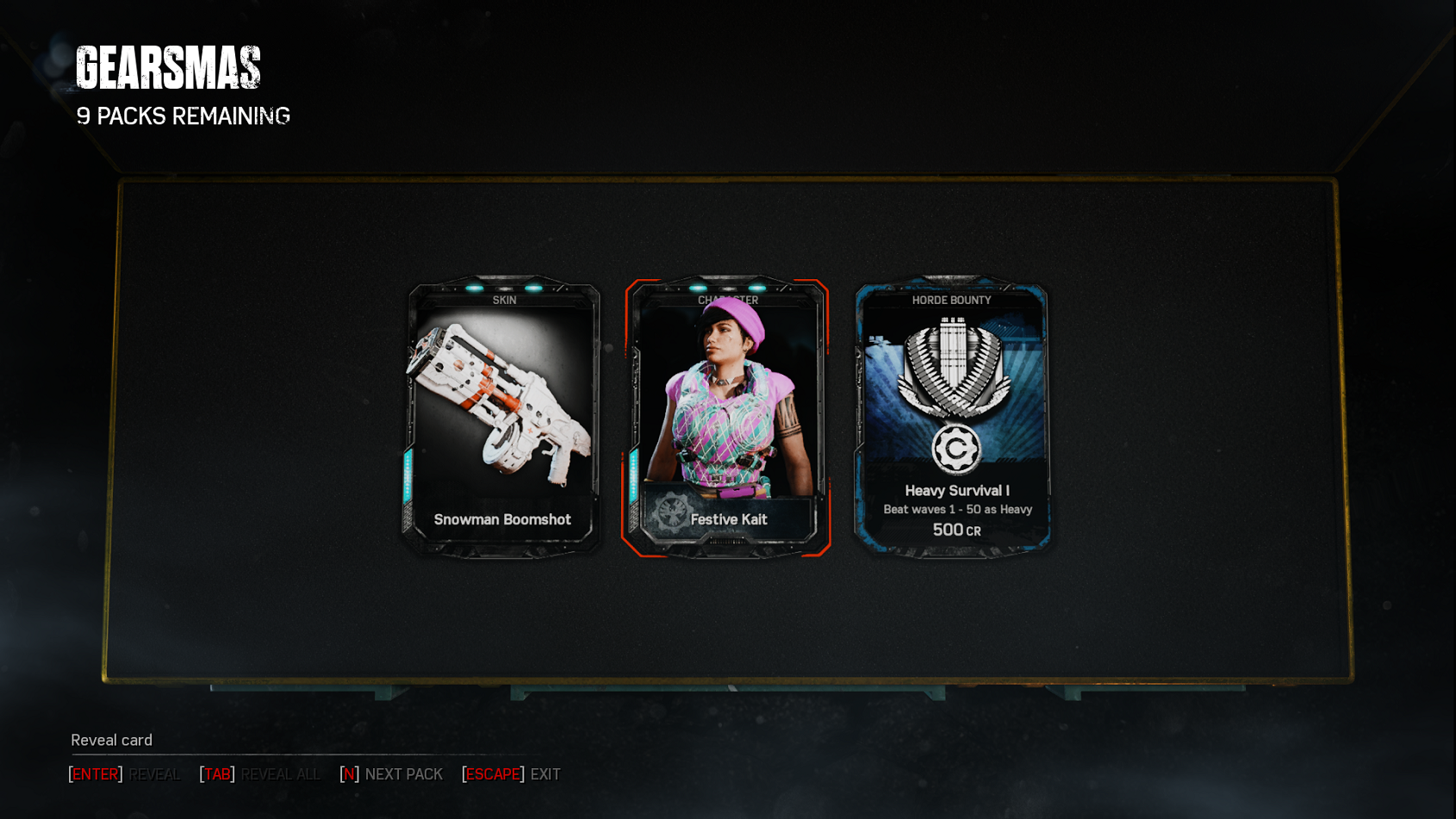Choose Reveal All cards

click(260, 774)
